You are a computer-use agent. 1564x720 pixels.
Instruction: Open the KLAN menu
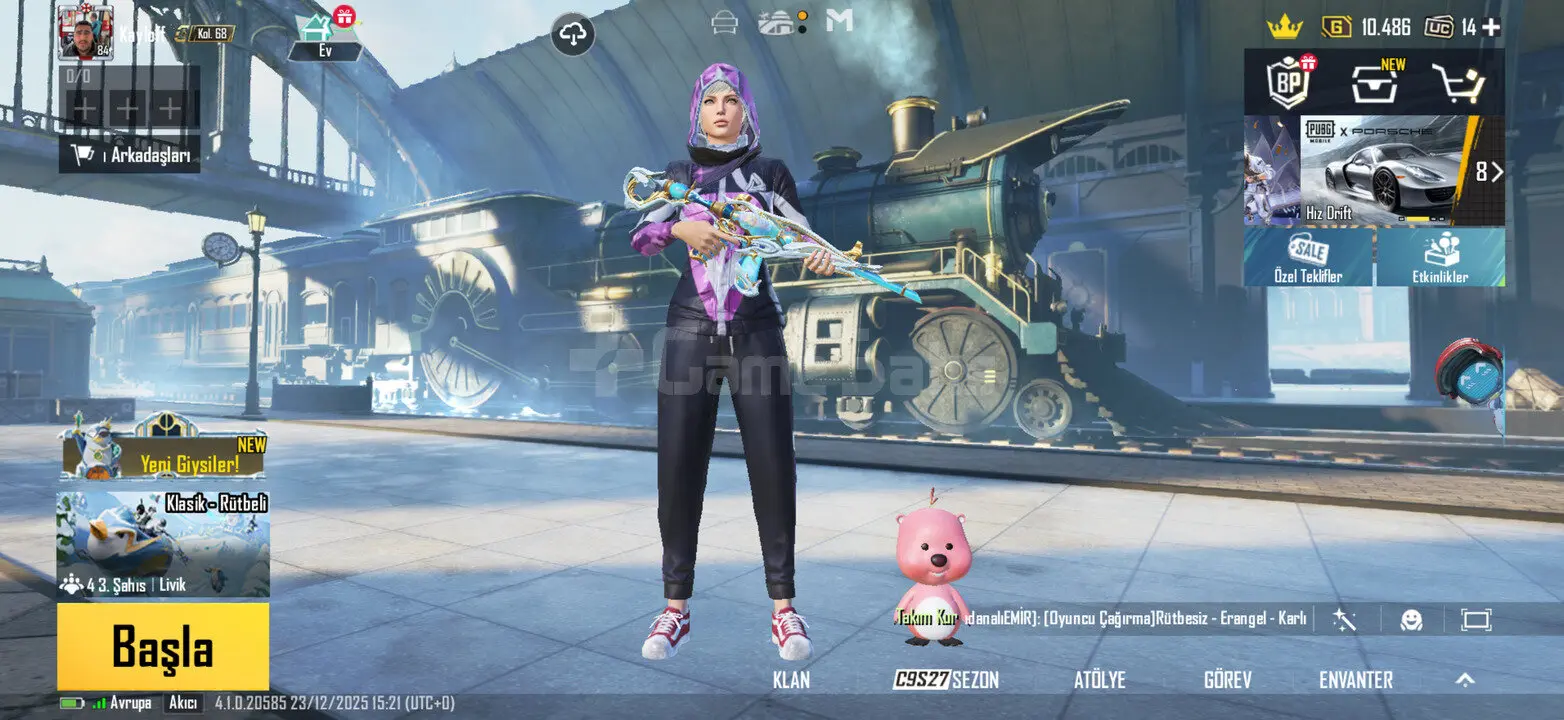[791, 680]
